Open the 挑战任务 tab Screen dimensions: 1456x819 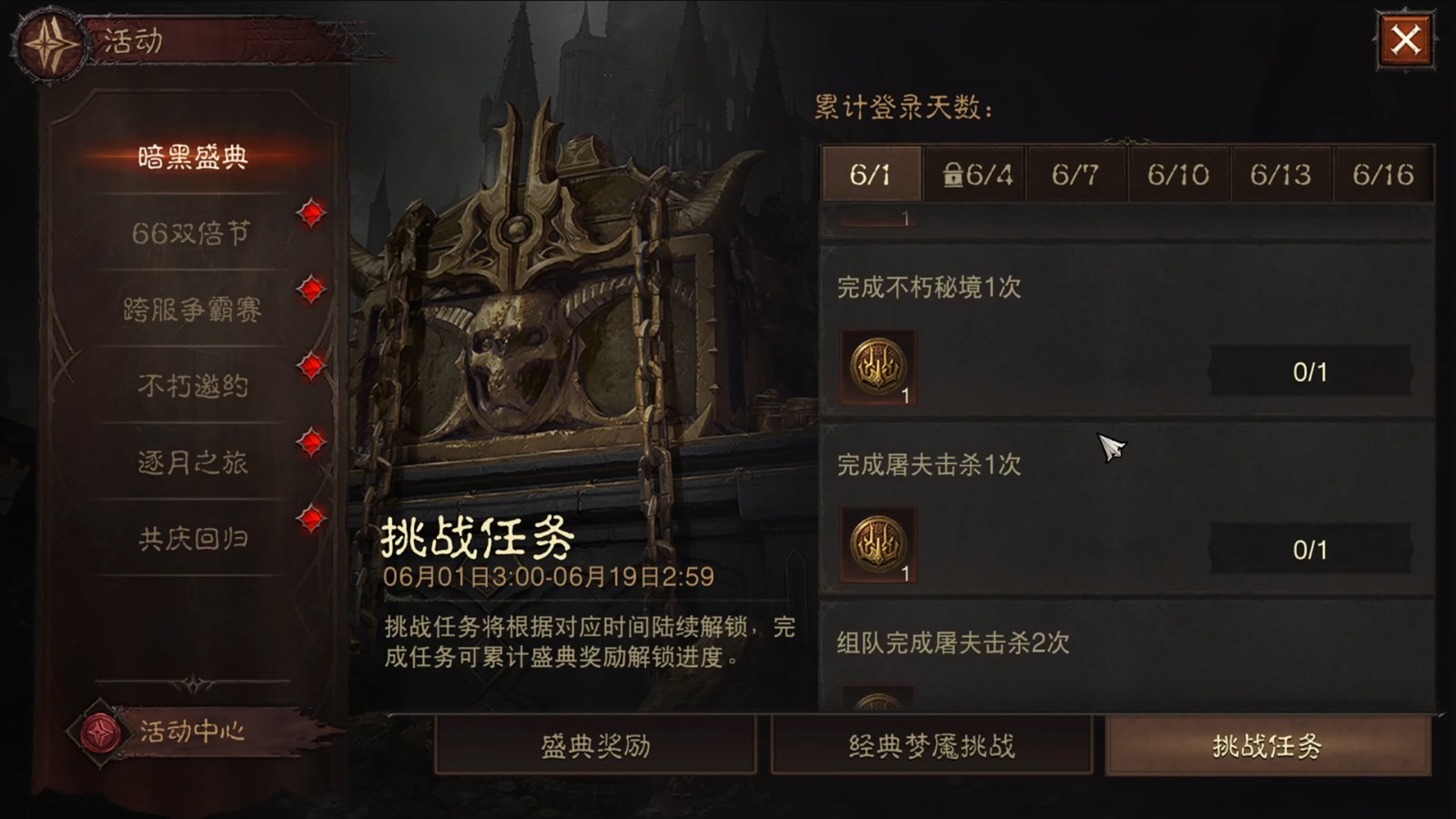coord(1273,744)
